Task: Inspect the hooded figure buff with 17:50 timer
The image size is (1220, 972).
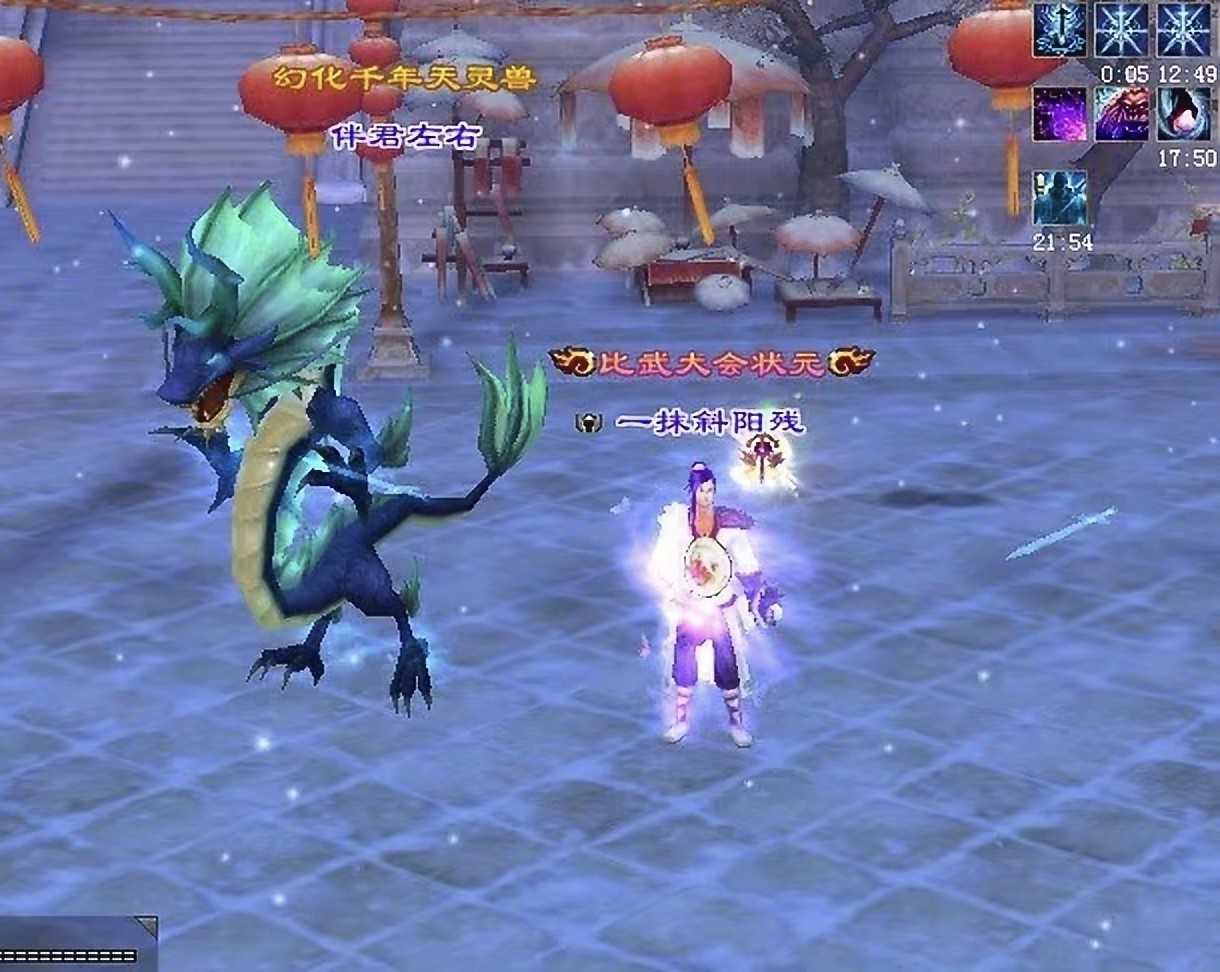Action: click(x=1184, y=114)
